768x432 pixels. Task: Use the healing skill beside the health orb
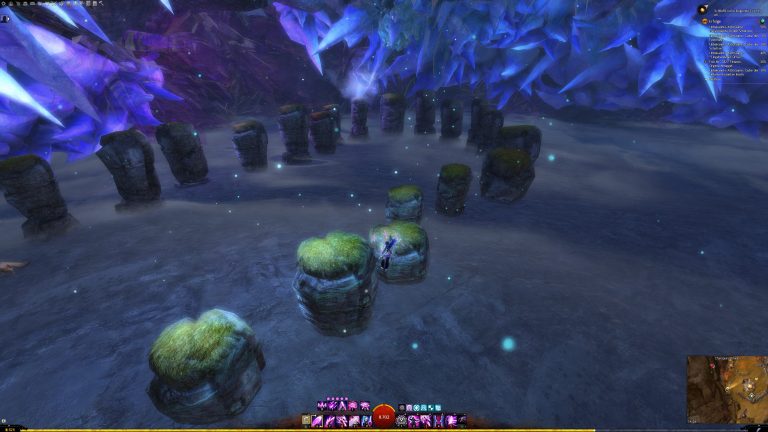pos(402,421)
